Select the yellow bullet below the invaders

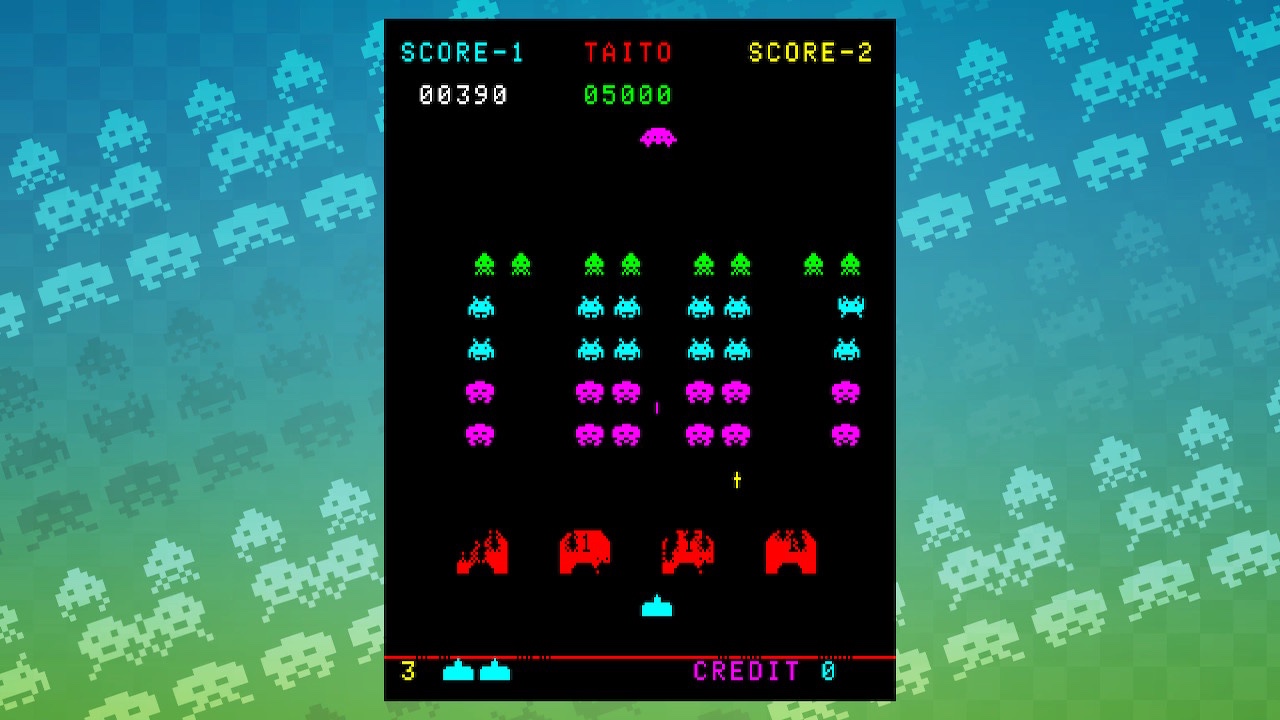click(x=735, y=480)
